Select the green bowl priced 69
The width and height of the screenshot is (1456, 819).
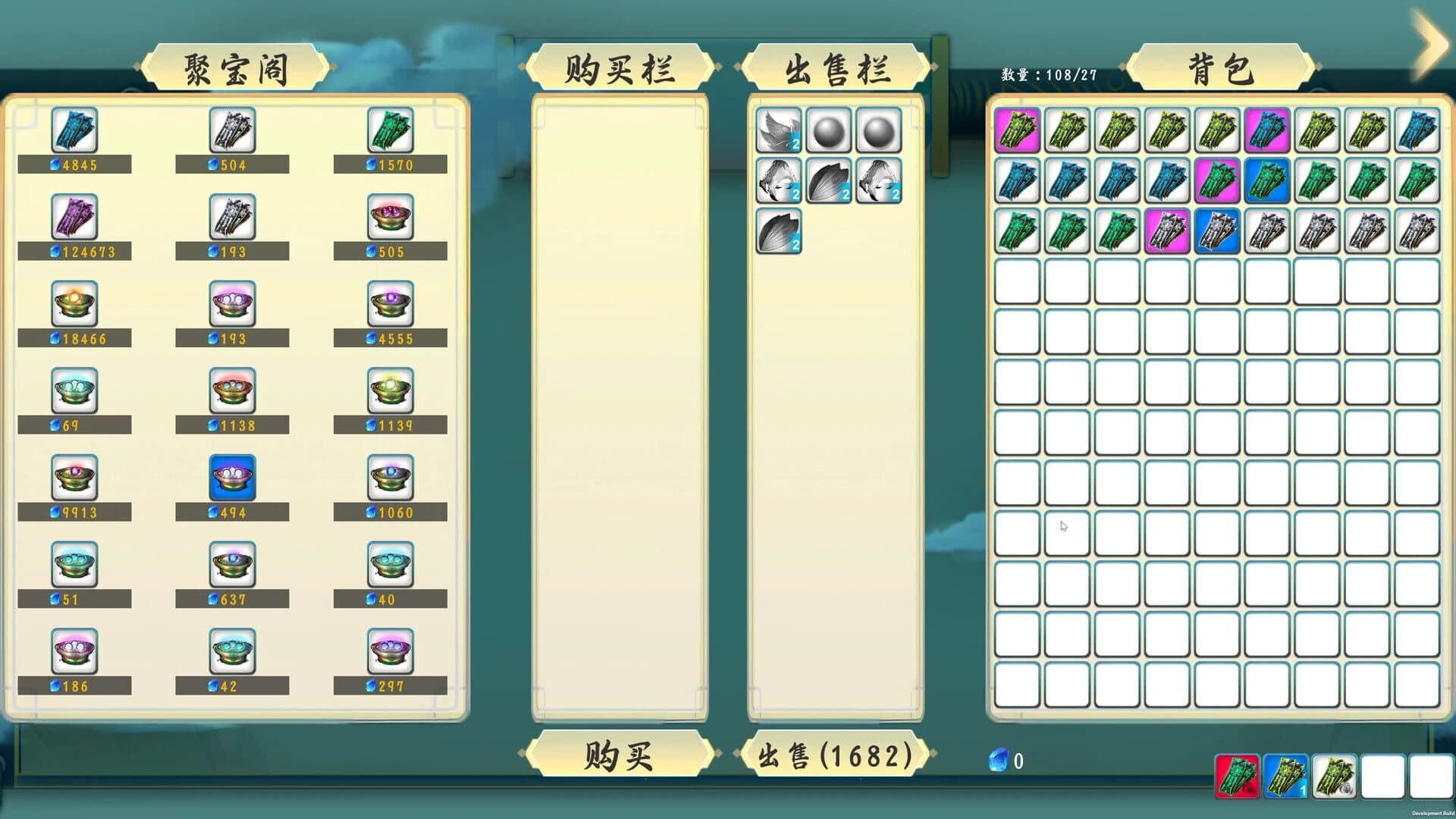click(74, 391)
